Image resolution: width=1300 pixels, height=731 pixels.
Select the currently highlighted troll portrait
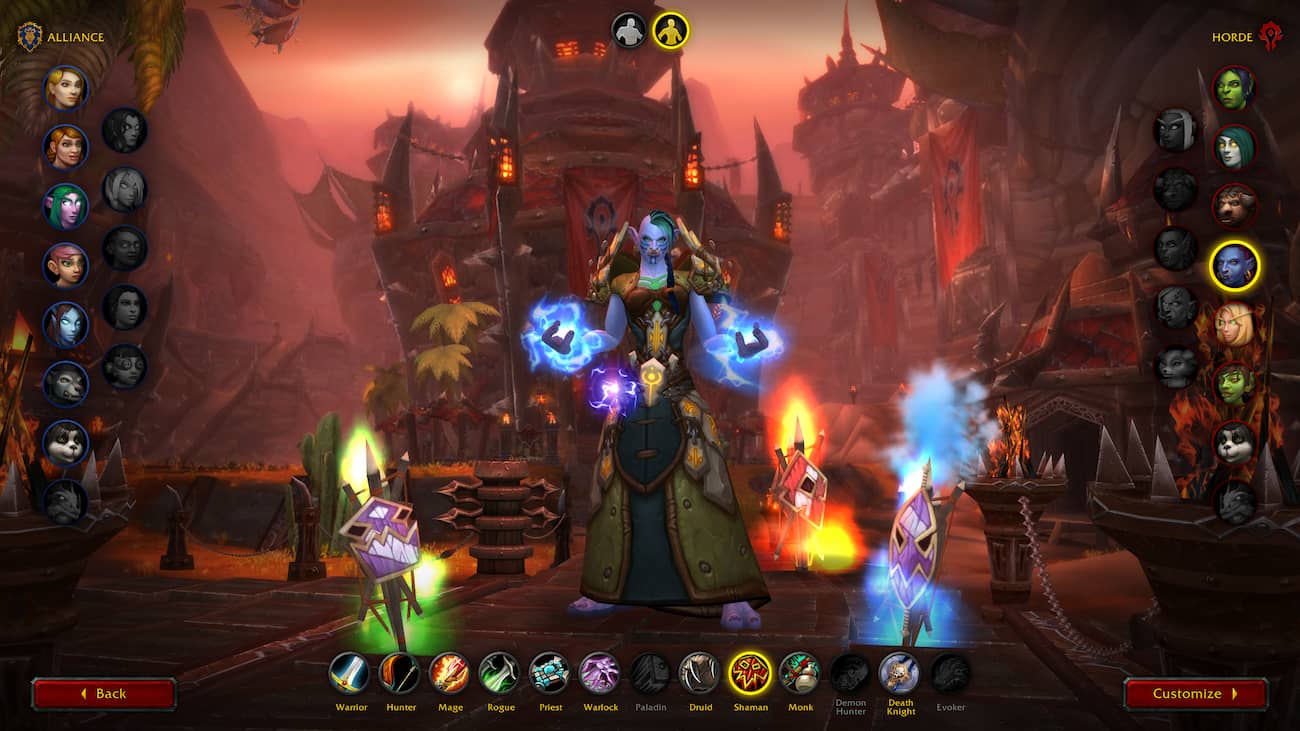pyautogui.click(x=1236, y=264)
